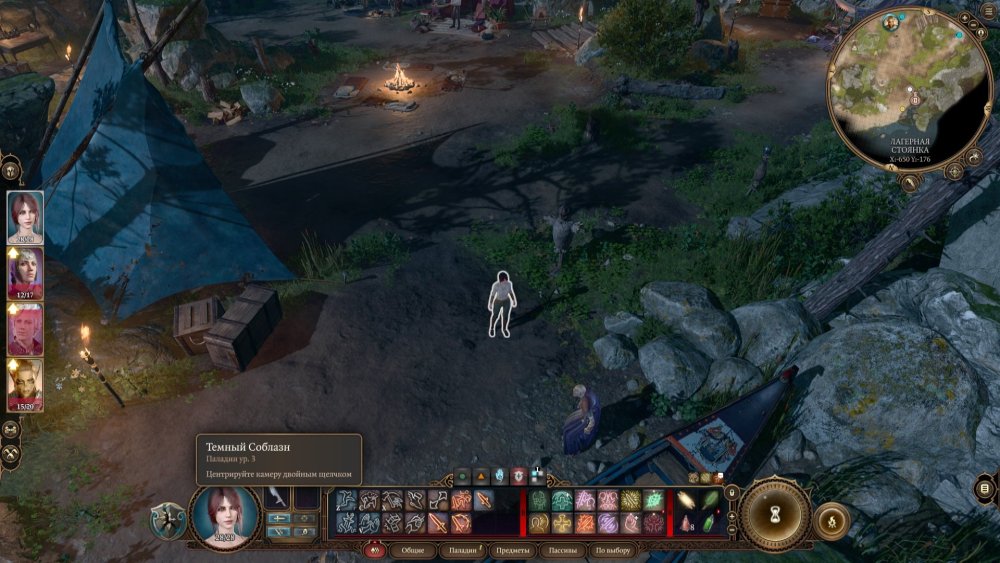Click the large character portrait by hotbar
This screenshot has height=563, width=1000.
[x=225, y=514]
